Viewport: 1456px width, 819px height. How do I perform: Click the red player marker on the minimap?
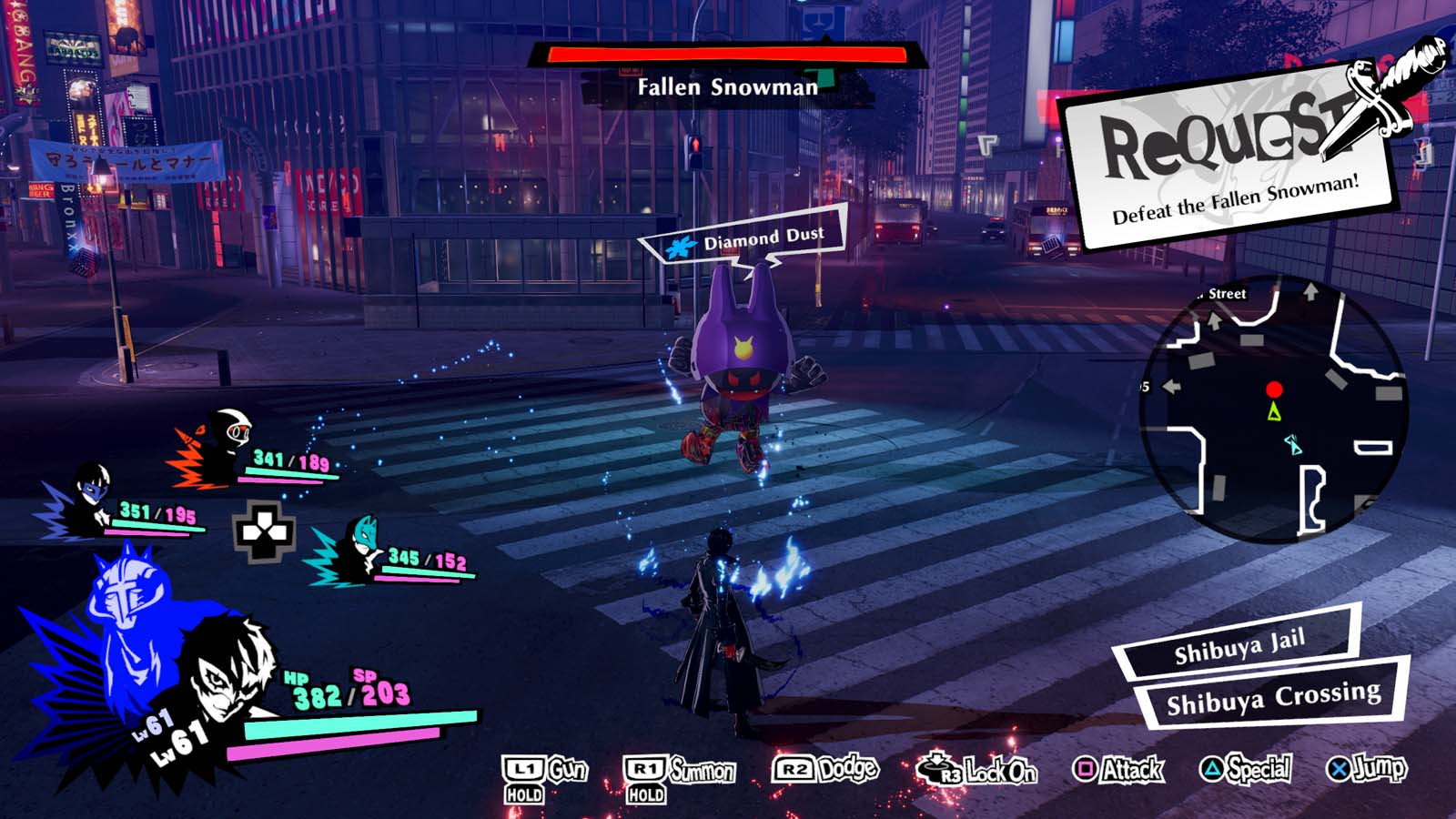tap(1273, 388)
